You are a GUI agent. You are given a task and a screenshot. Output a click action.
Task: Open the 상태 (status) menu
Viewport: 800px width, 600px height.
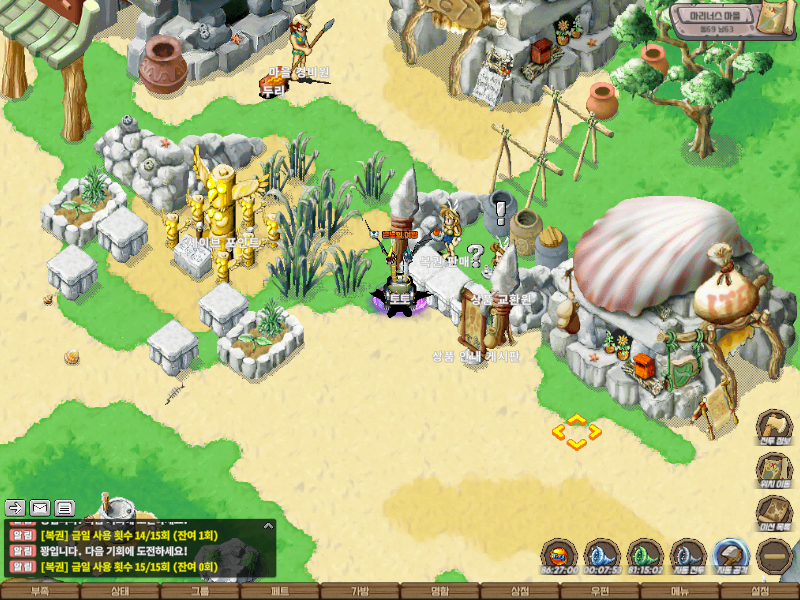click(120, 591)
